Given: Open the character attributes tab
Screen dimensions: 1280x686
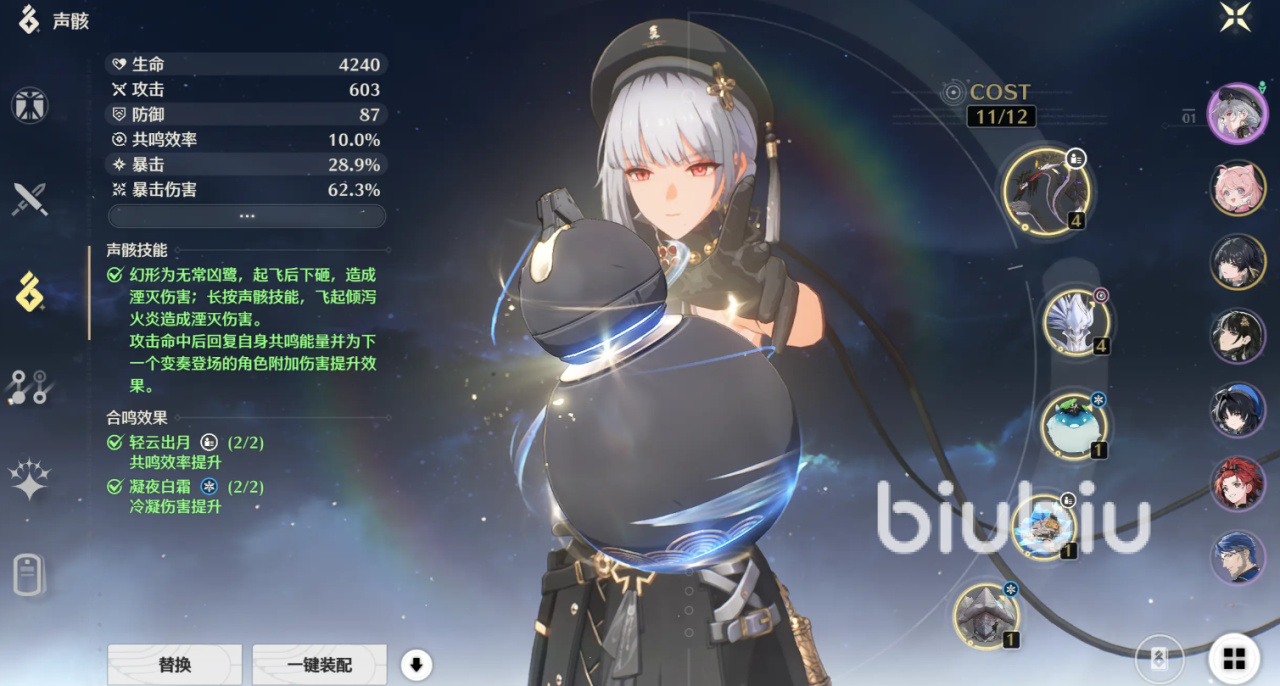Looking at the screenshot, I should [x=30, y=106].
